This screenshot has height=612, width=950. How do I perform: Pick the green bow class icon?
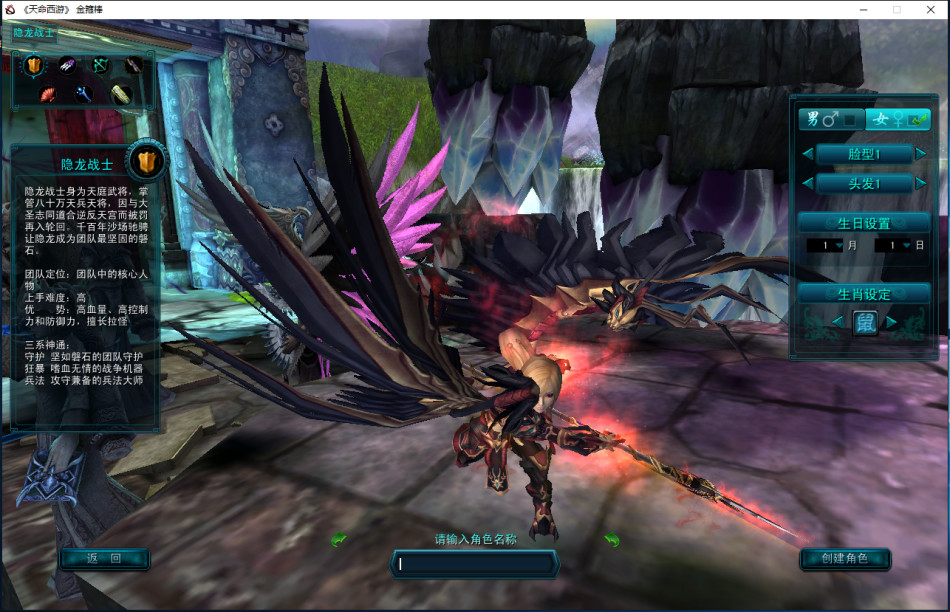(100, 66)
